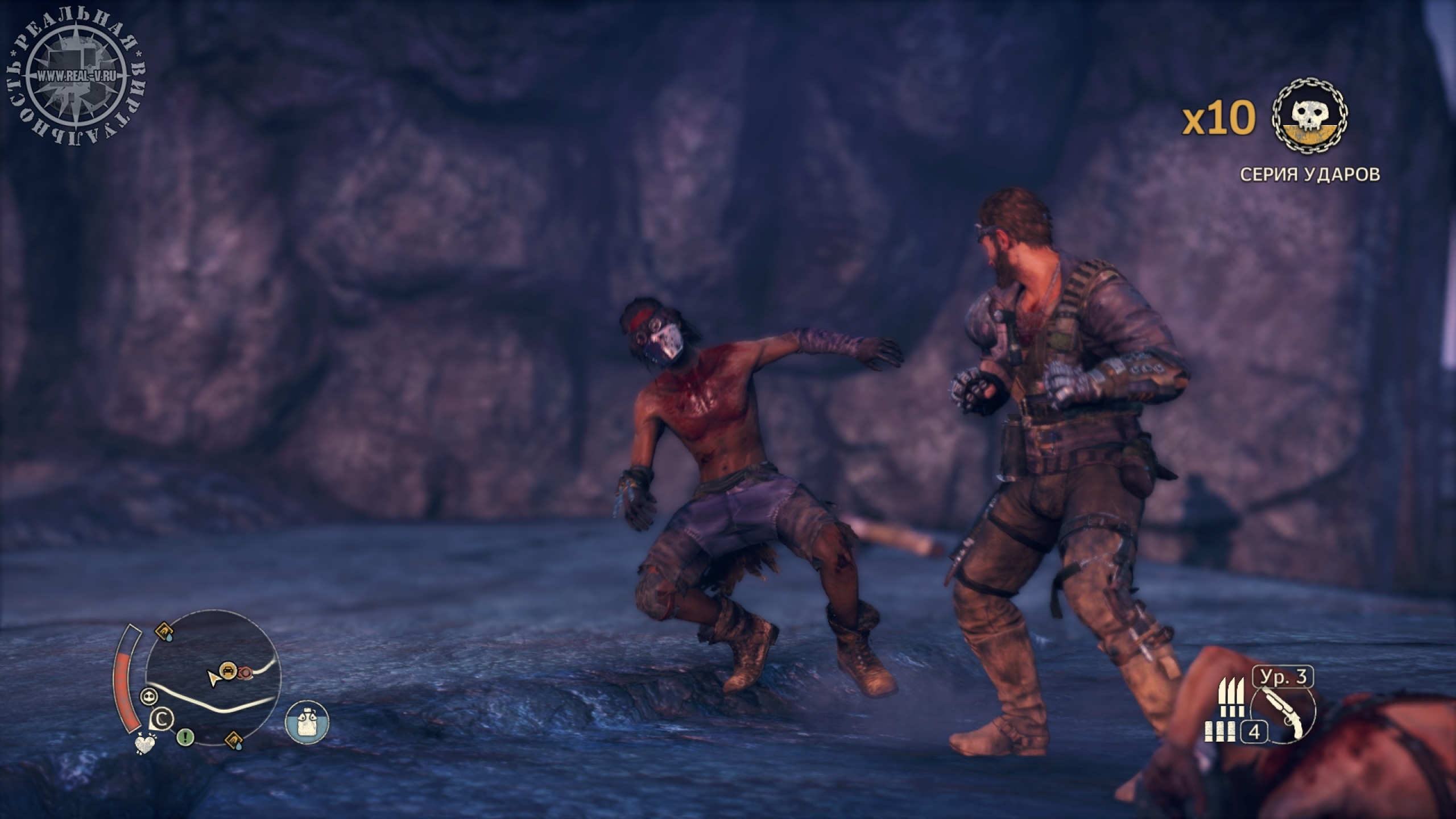Select the black C marker on minimap
Screen dimensions: 1456x819
[x=162, y=719]
